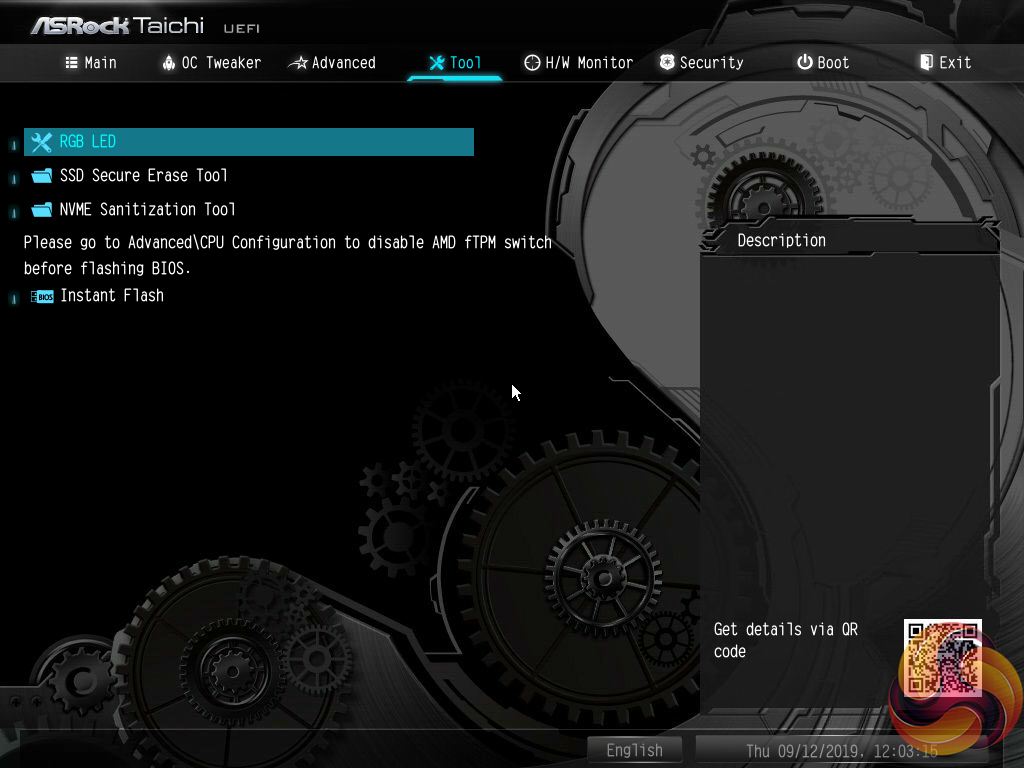Go to the Advanced tab
1024x768 pixels.
[x=332, y=63]
